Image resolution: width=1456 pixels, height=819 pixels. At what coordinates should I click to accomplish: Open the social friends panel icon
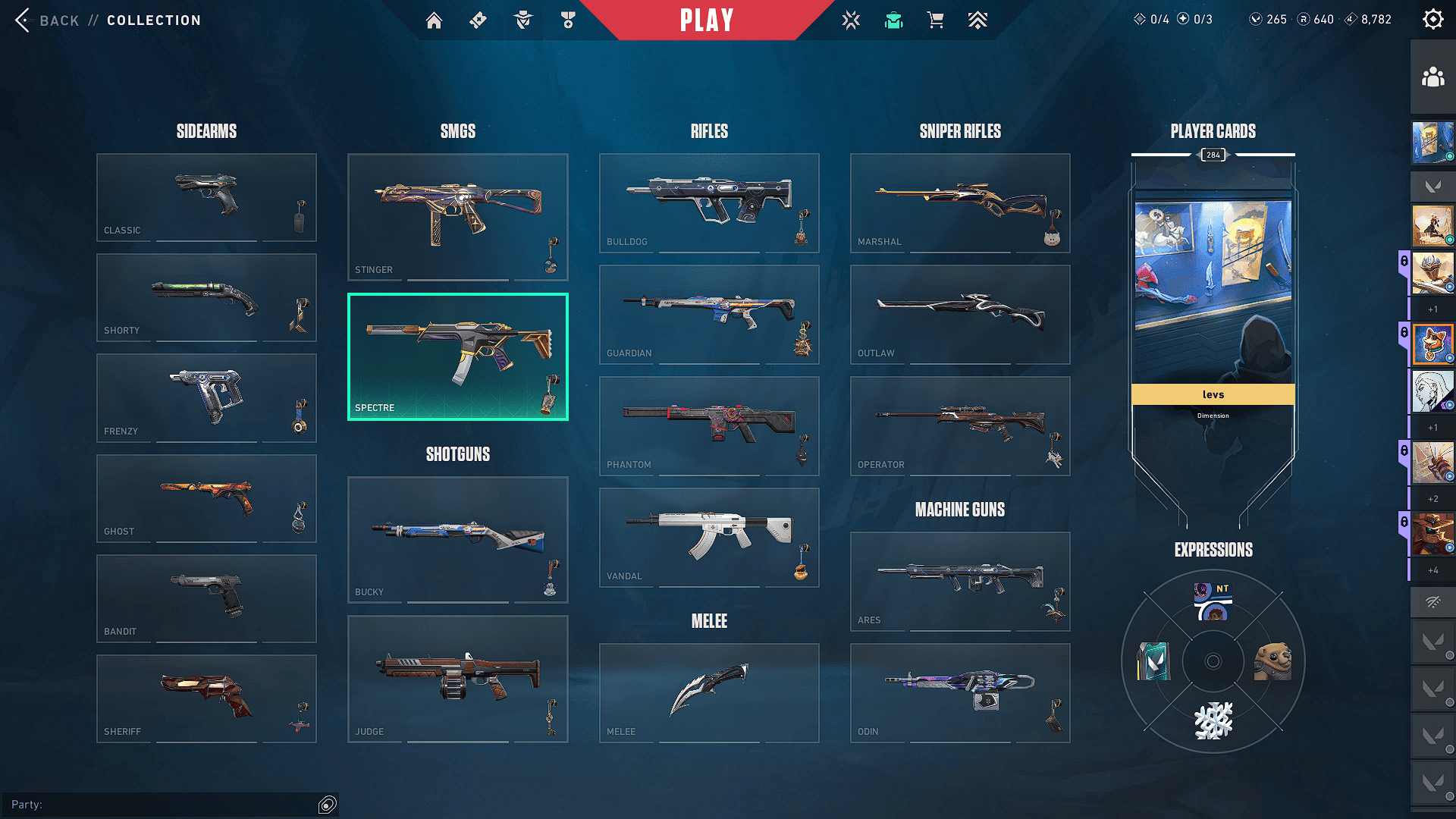coord(1432,77)
